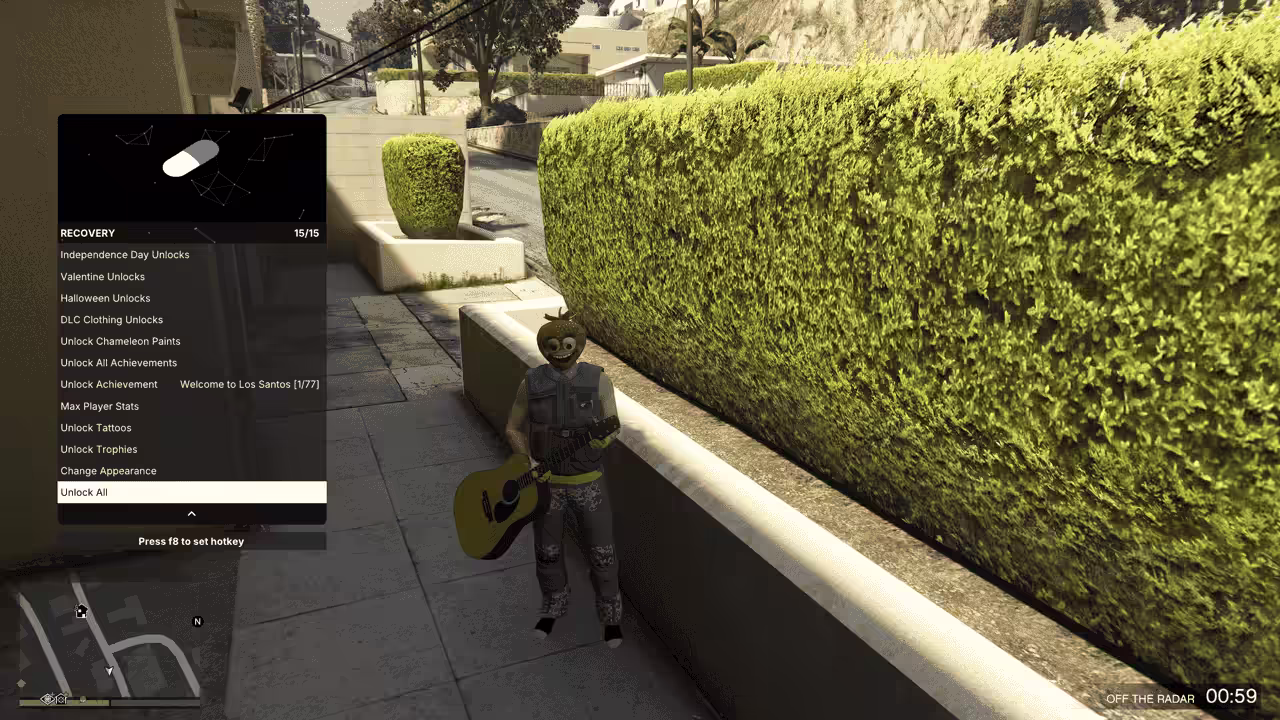Click the 15/15 page indicator in RECOVERY header
The height and width of the screenshot is (720, 1280).
click(x=307, y=233)
